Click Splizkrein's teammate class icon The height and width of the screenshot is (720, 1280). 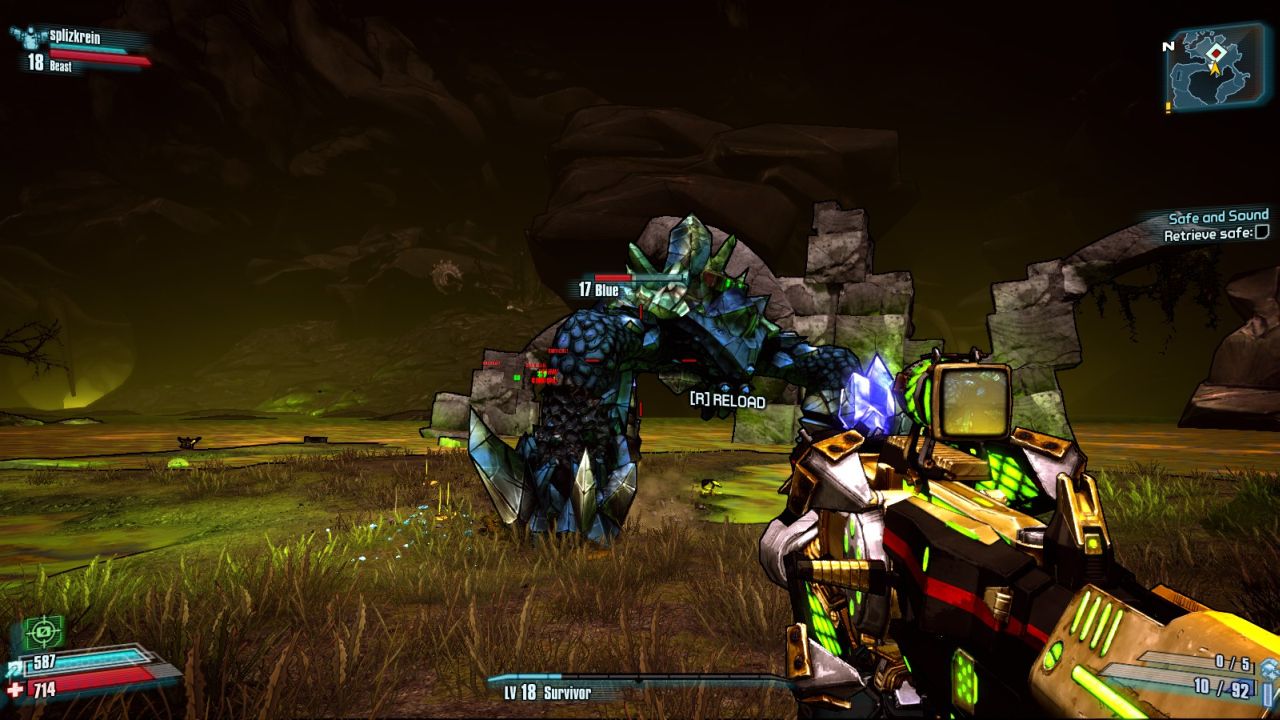click(x=27, y=37)
